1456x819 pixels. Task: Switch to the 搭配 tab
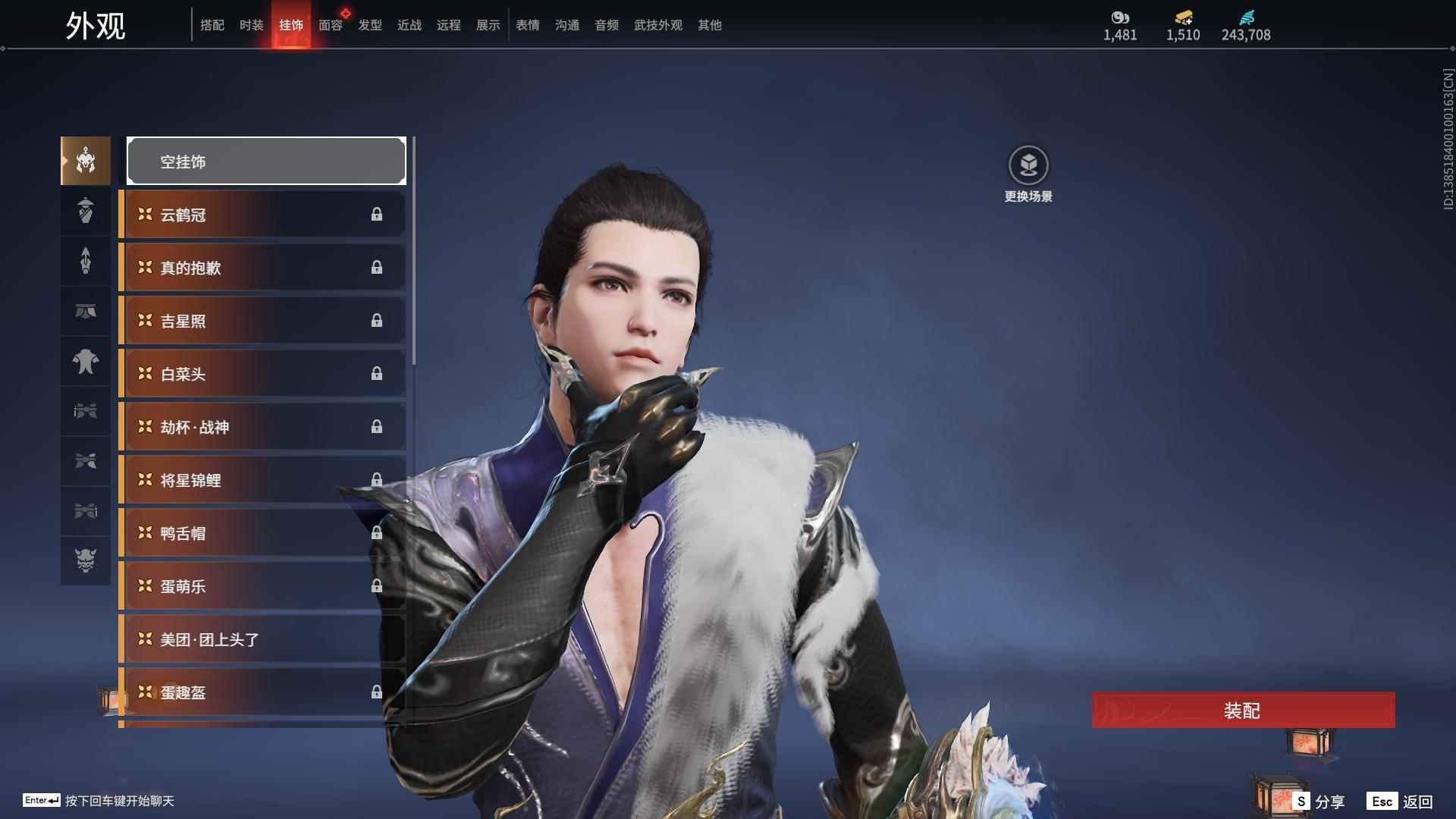(212, 25)
